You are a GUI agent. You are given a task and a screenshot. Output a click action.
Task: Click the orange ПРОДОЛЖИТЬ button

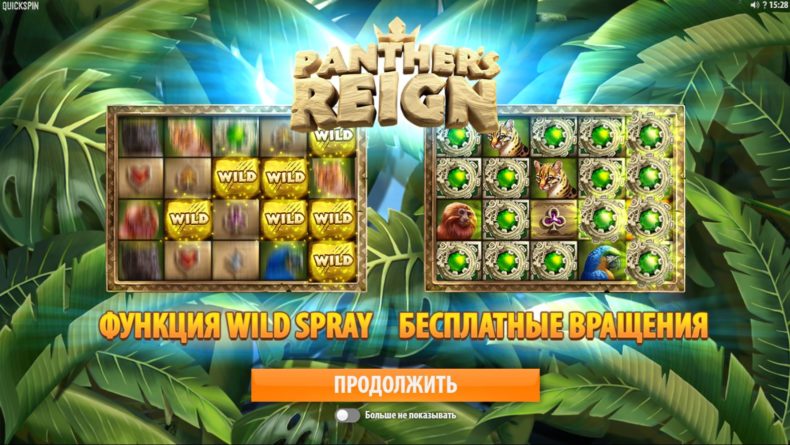(x=395, y=384)
